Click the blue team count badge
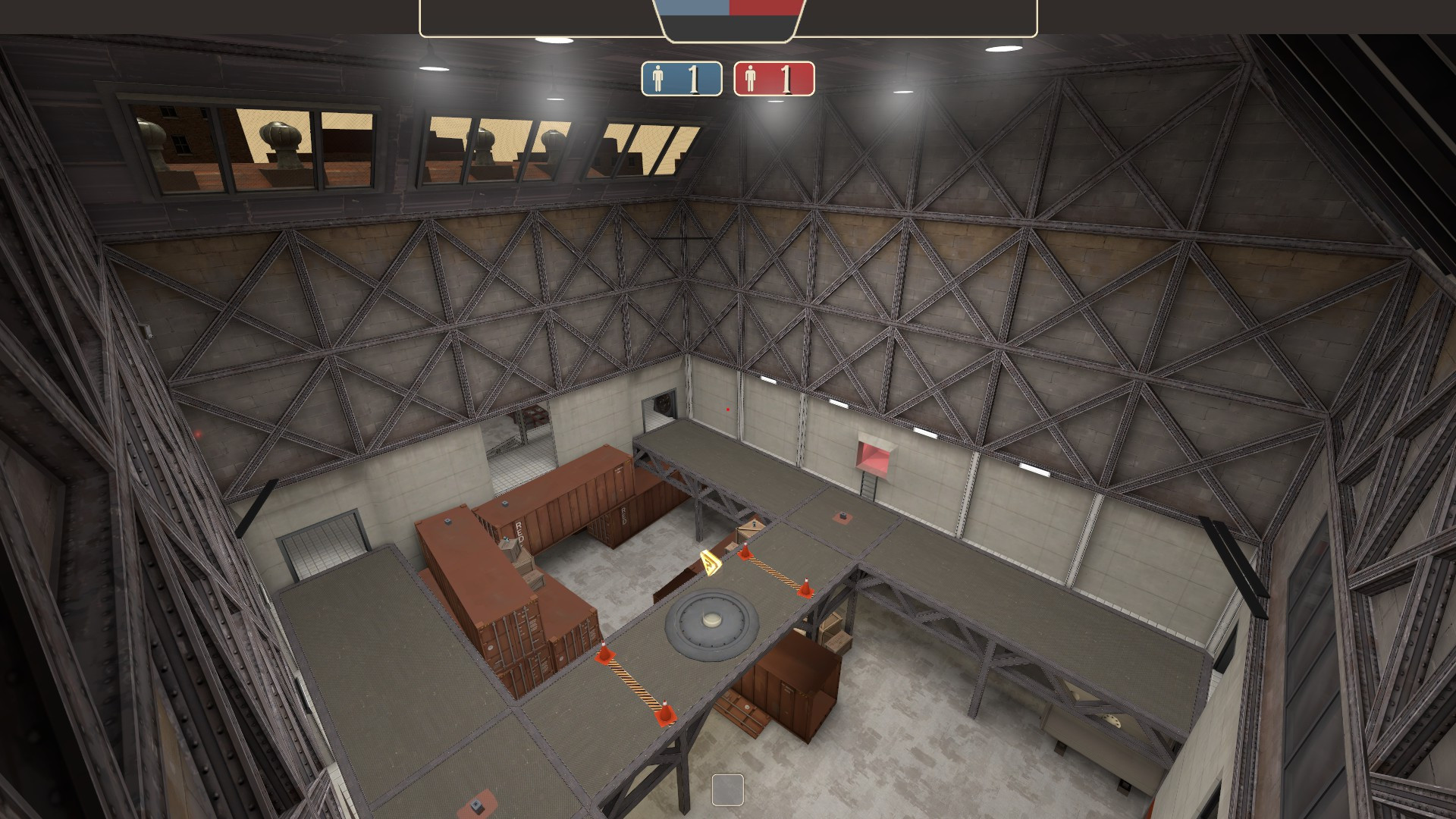Image resolution: width=1456 pixels, height=819 pixels. coord(680,77)
